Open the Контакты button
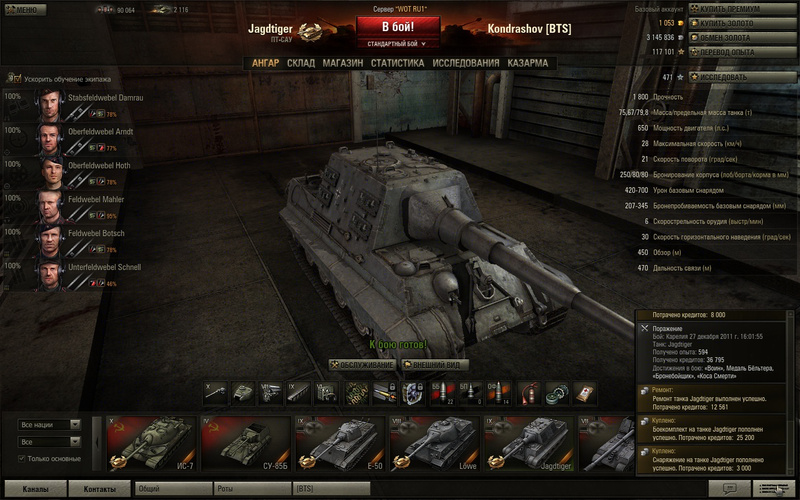Screen dimensions: 800x500 tap(100, 489)
